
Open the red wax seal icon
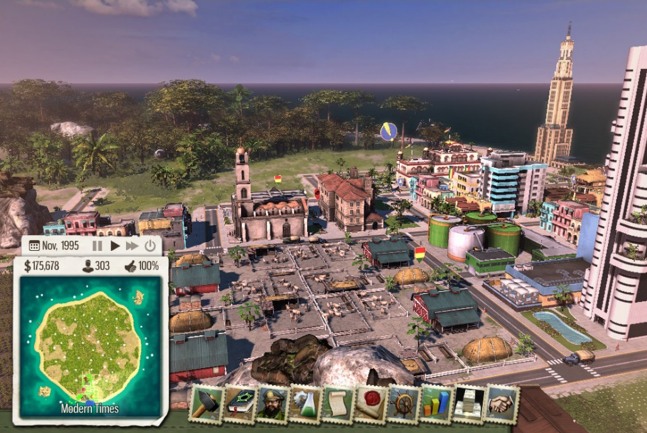tap(371, 403)
